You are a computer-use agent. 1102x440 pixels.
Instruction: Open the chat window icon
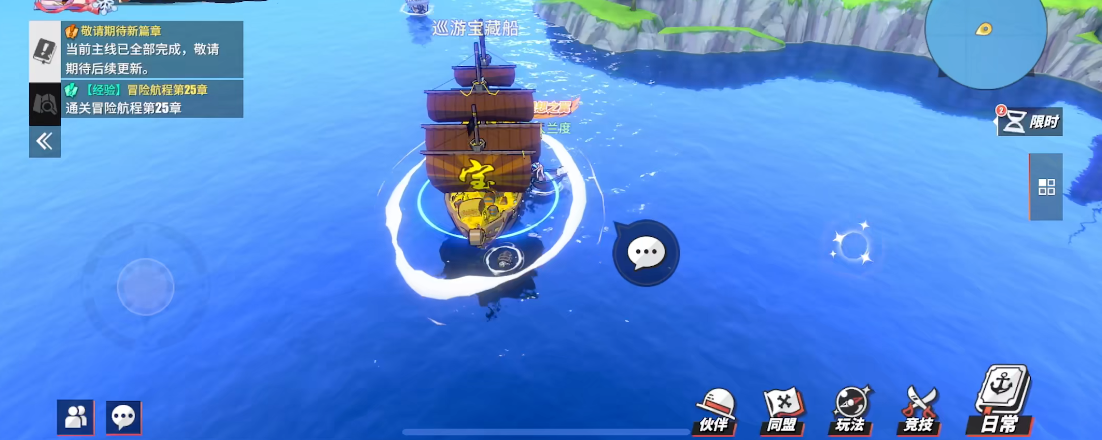pos(123,416)
